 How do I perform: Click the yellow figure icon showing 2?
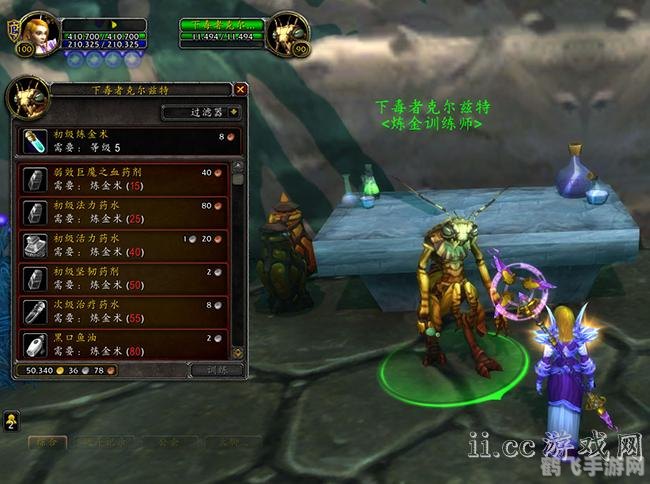[x=11, y=419]
